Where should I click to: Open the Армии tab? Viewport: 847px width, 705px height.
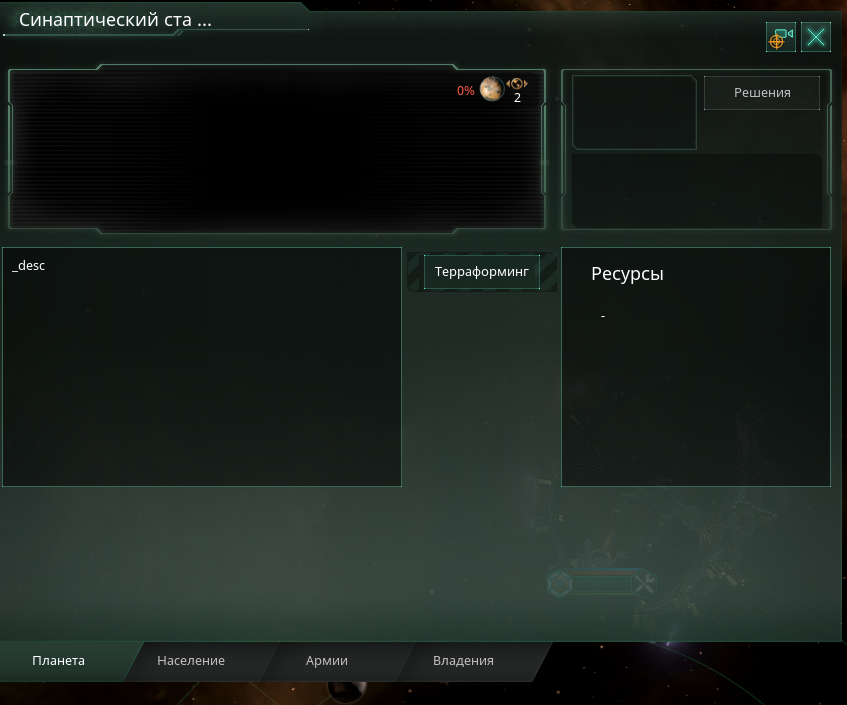click(327, 661)
